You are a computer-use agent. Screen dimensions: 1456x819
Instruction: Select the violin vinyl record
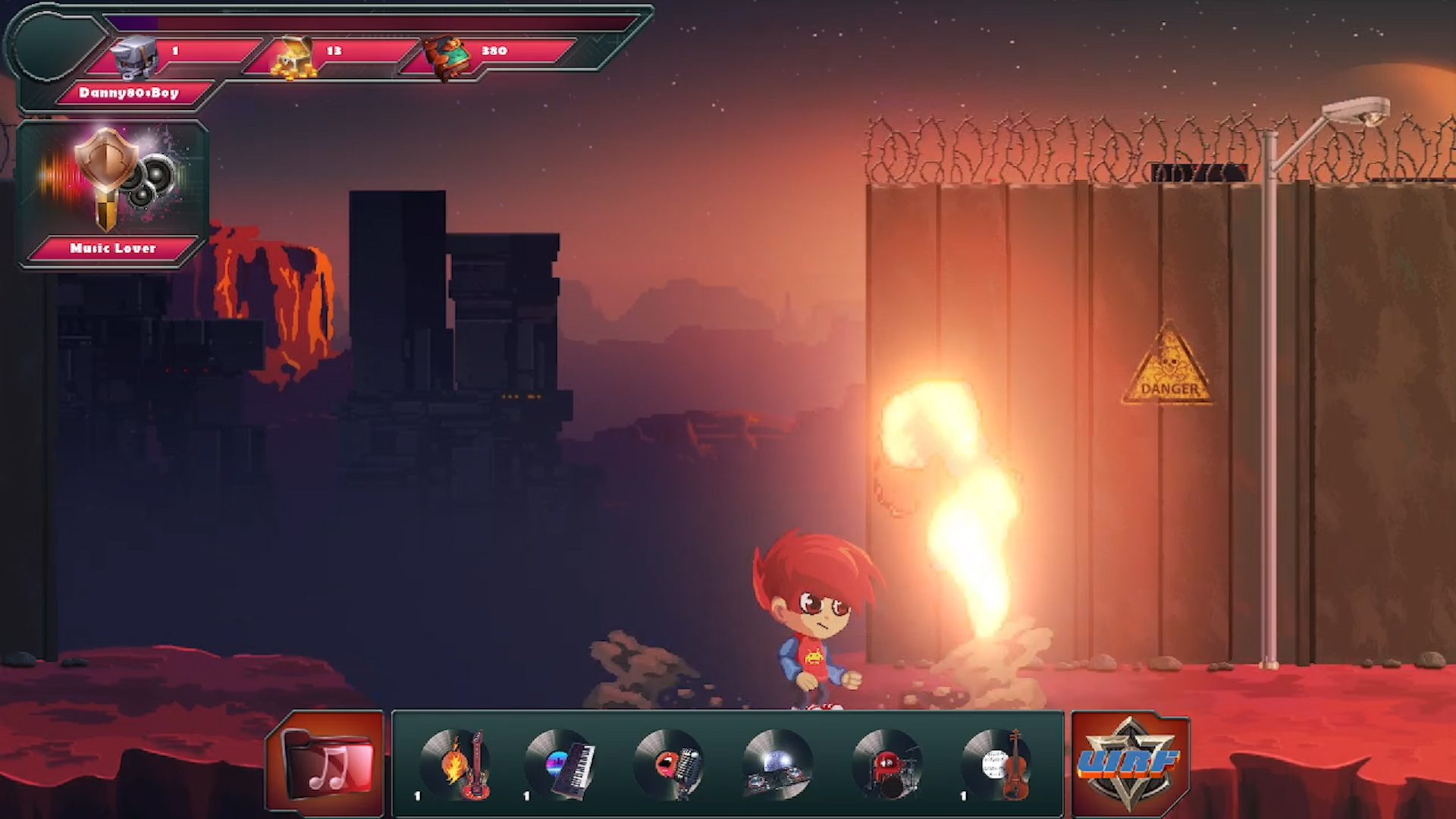point(996,764)
